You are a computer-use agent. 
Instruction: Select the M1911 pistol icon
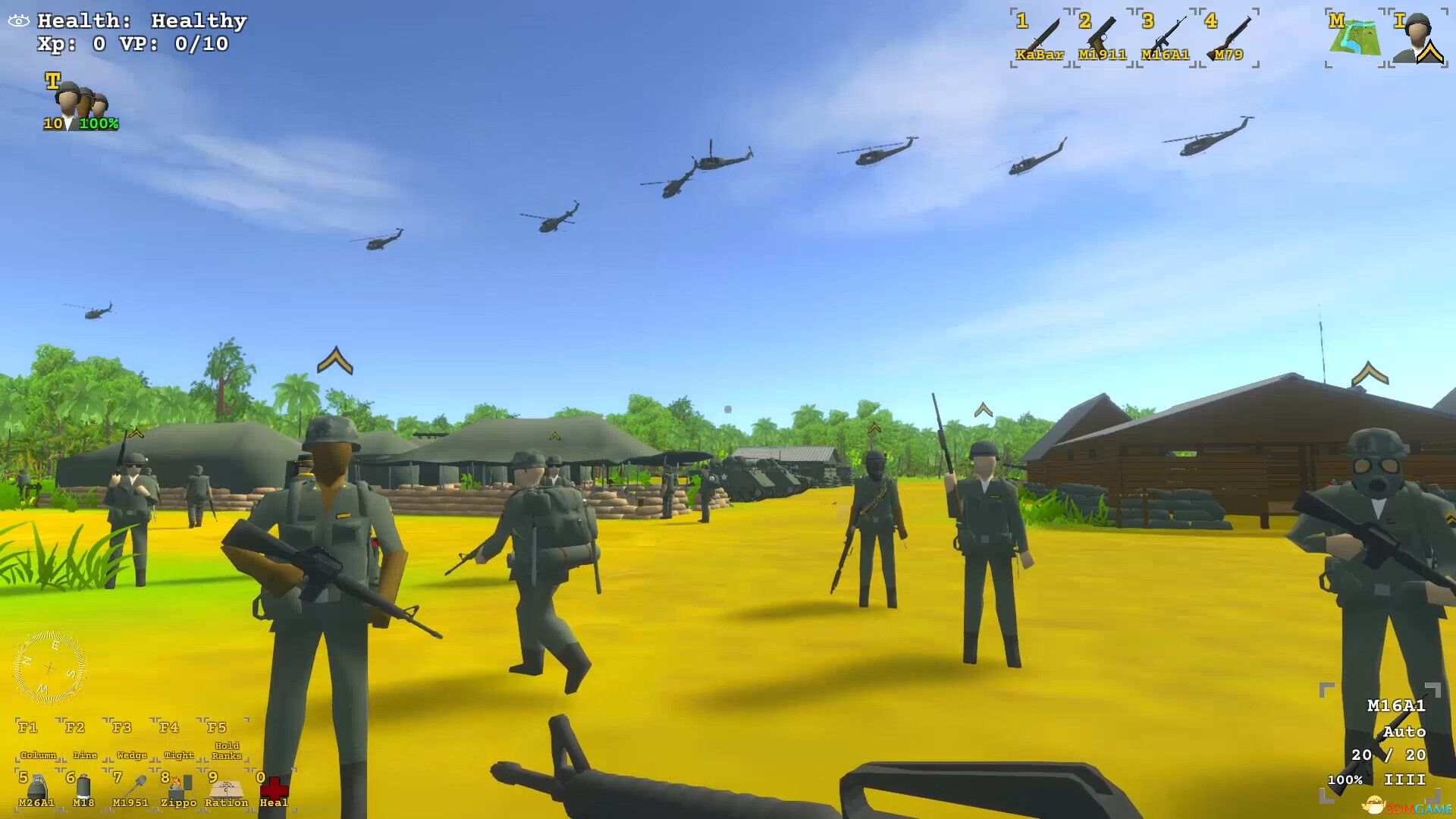pyautogui.click(x=1100, y=34)
